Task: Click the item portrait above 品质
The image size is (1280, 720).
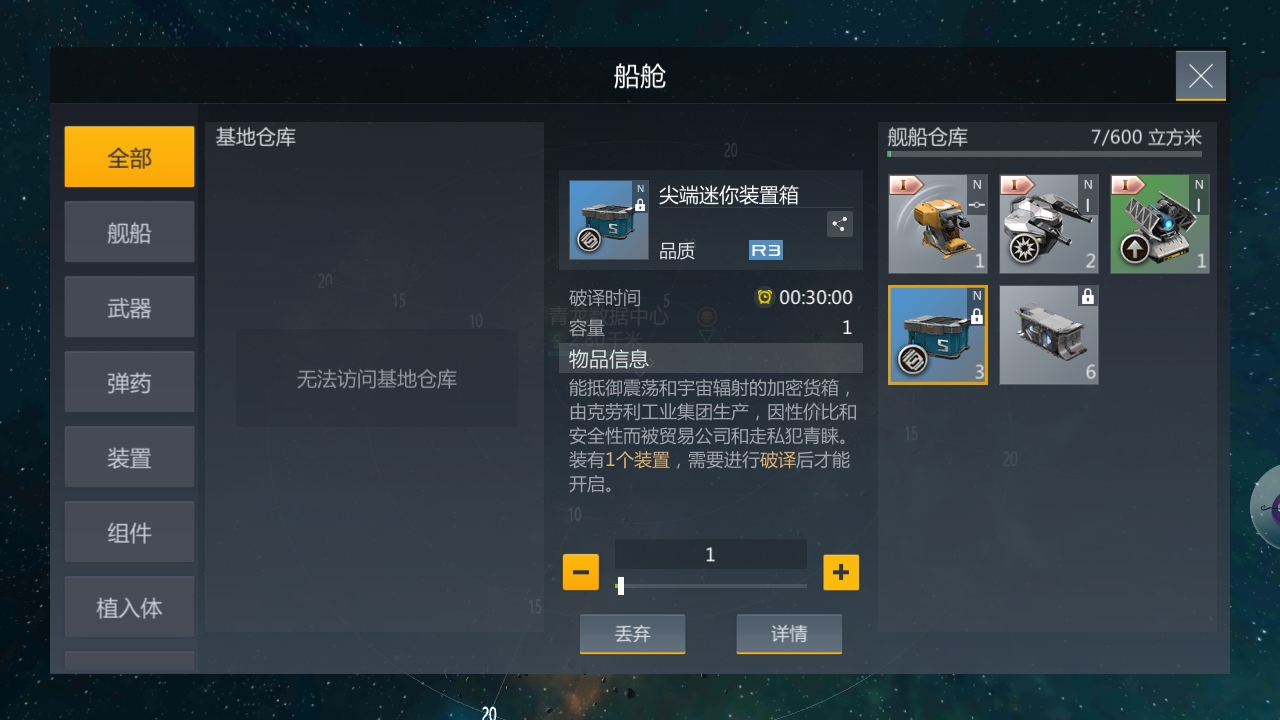Action: (608, 218)
